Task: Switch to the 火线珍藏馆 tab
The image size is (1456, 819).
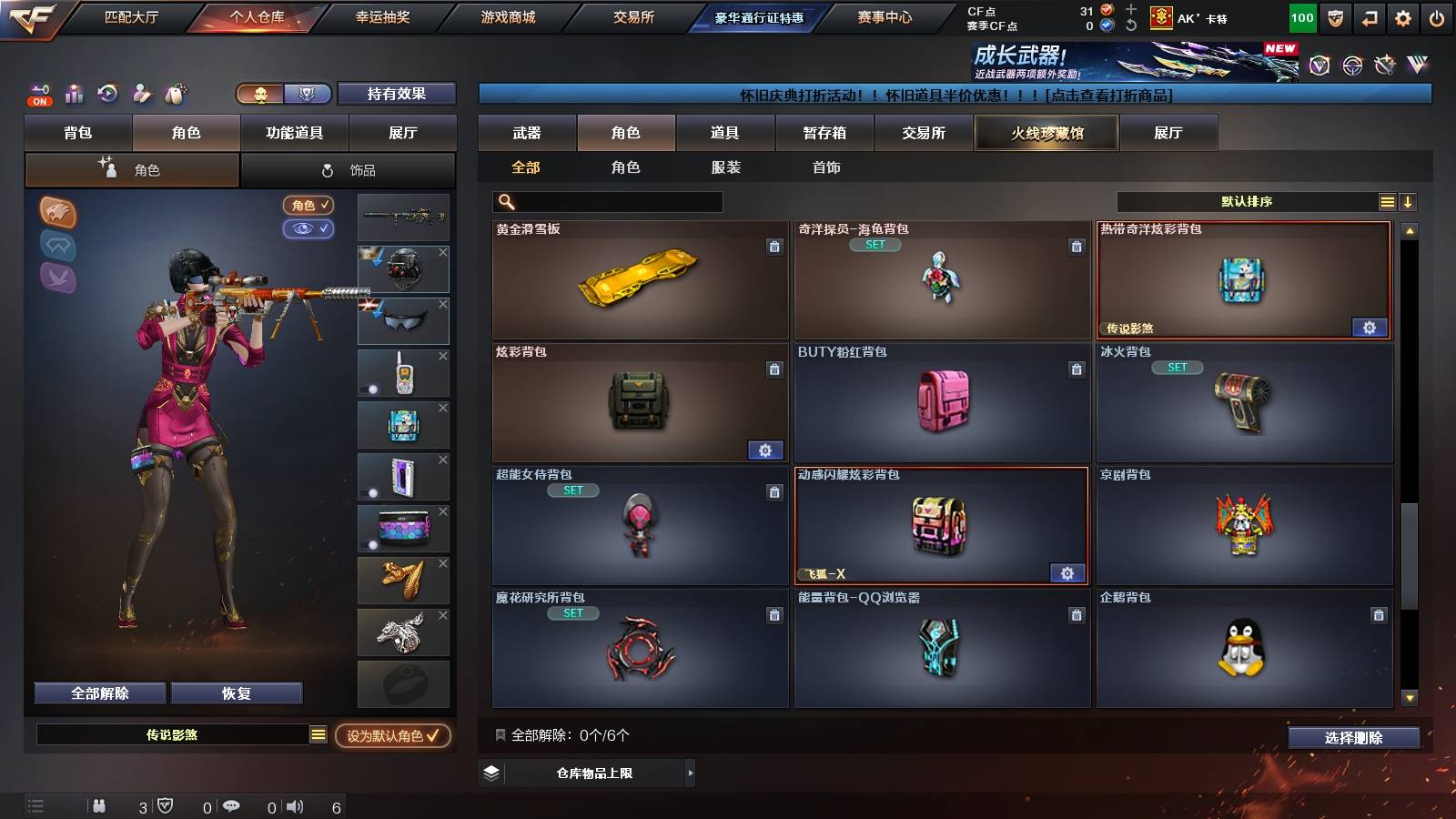Action: click(1046, 133)
